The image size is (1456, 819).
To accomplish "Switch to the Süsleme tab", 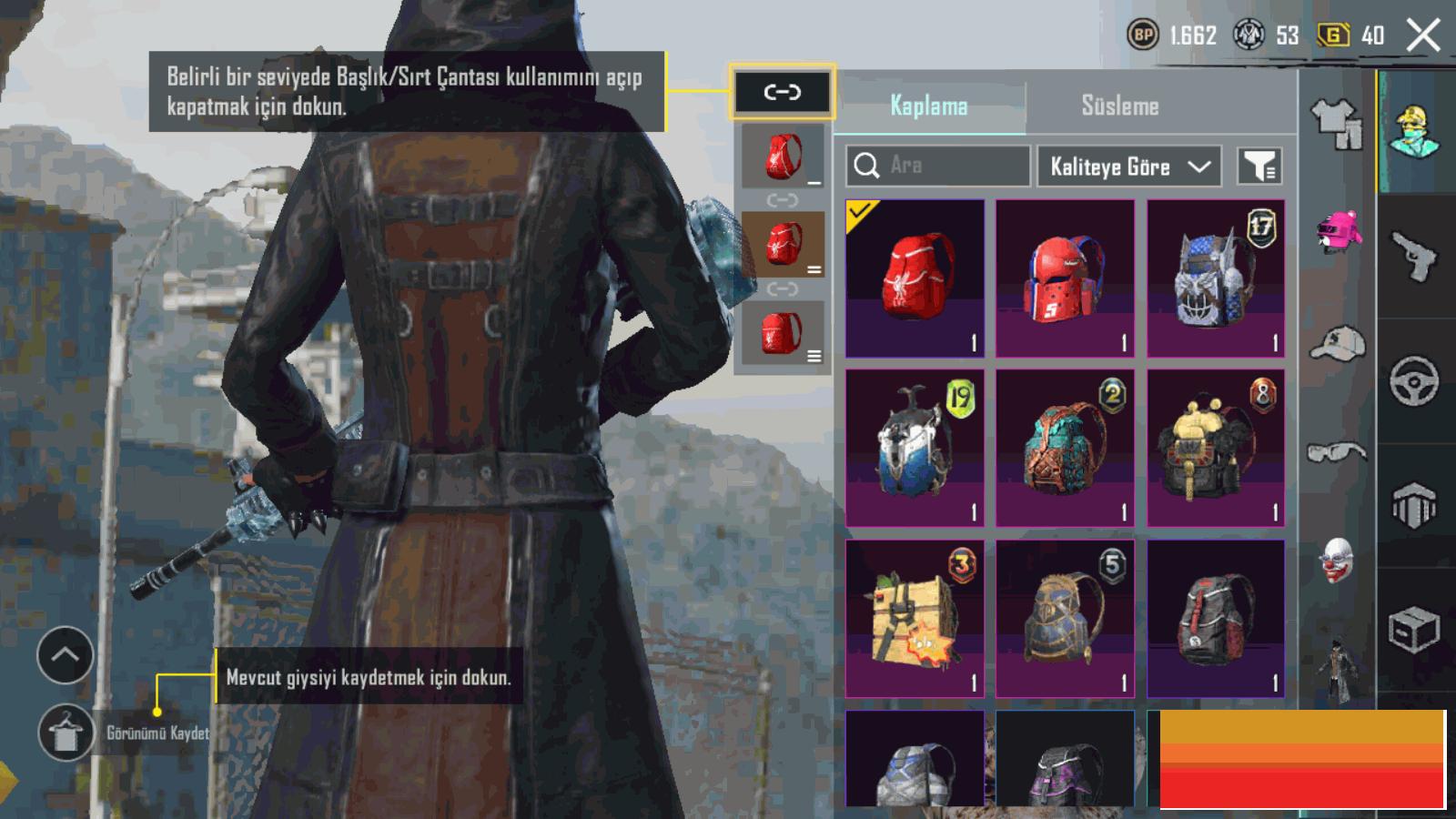I will (x=1119, y=106).
